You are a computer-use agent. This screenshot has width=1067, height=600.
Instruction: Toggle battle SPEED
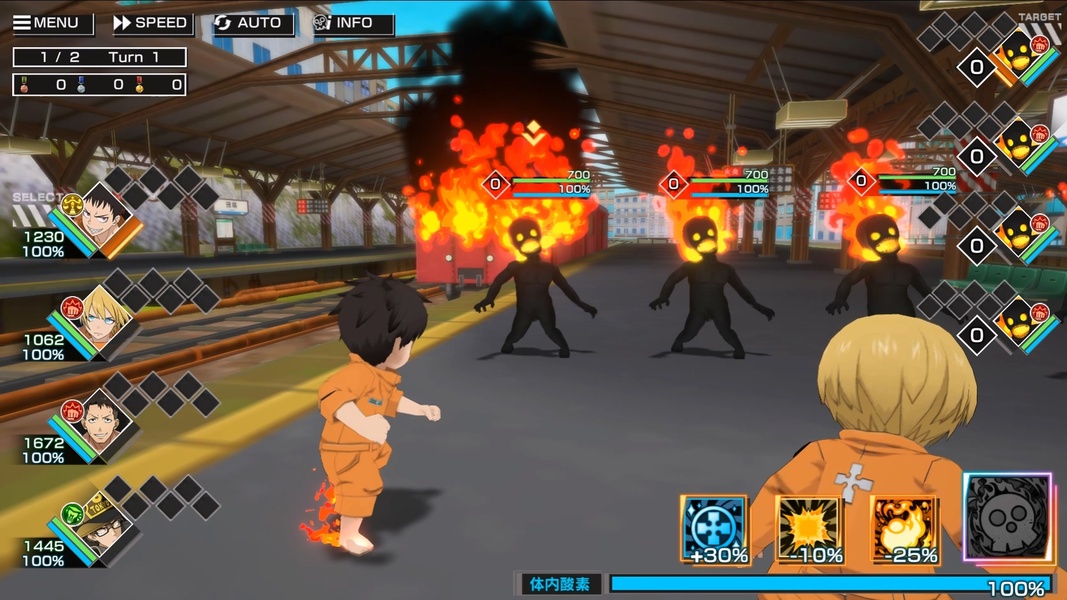[x=150, y=23]
